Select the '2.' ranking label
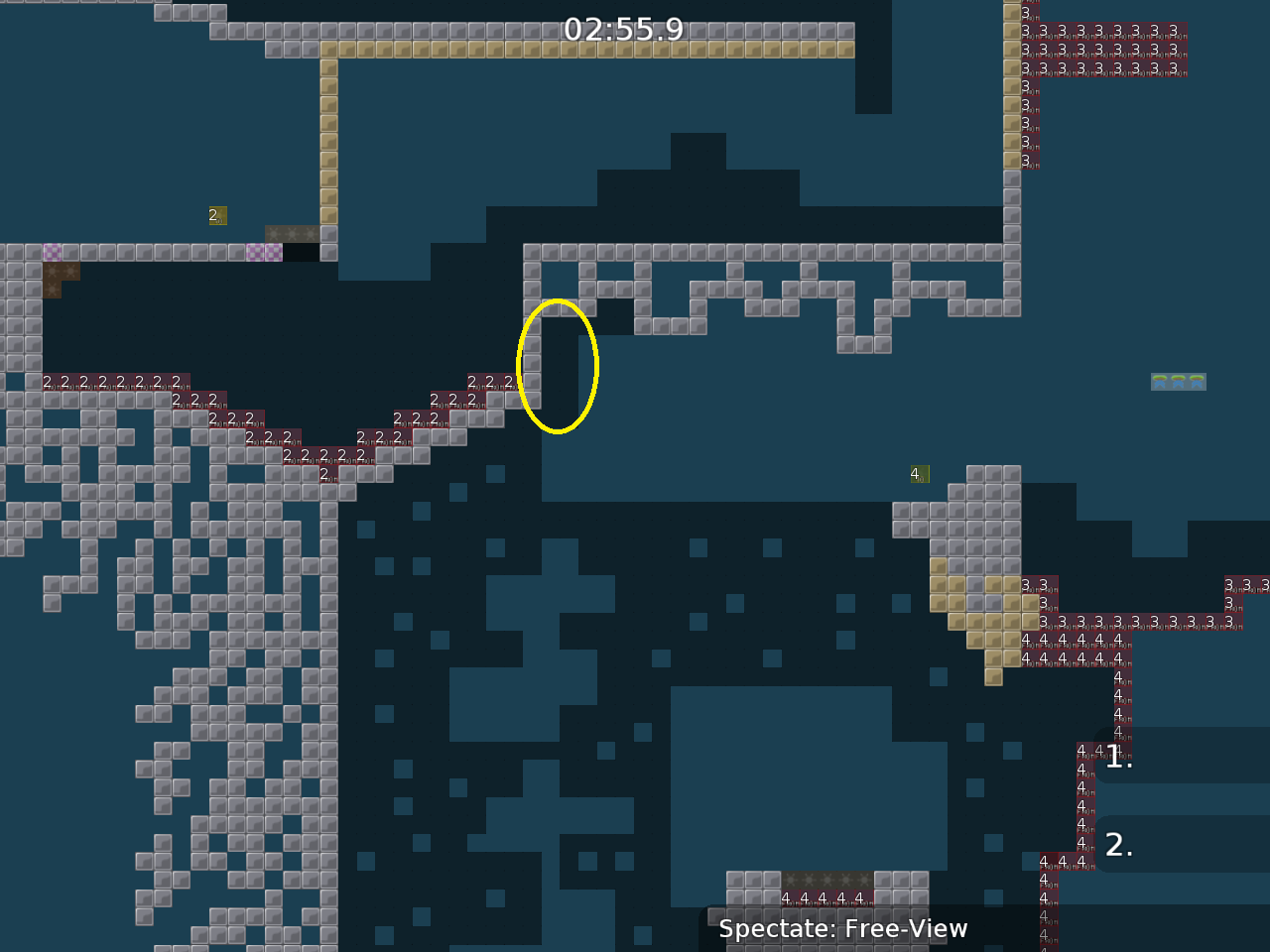Viewport: 1270px width, 952px height. coord(1120,845)
